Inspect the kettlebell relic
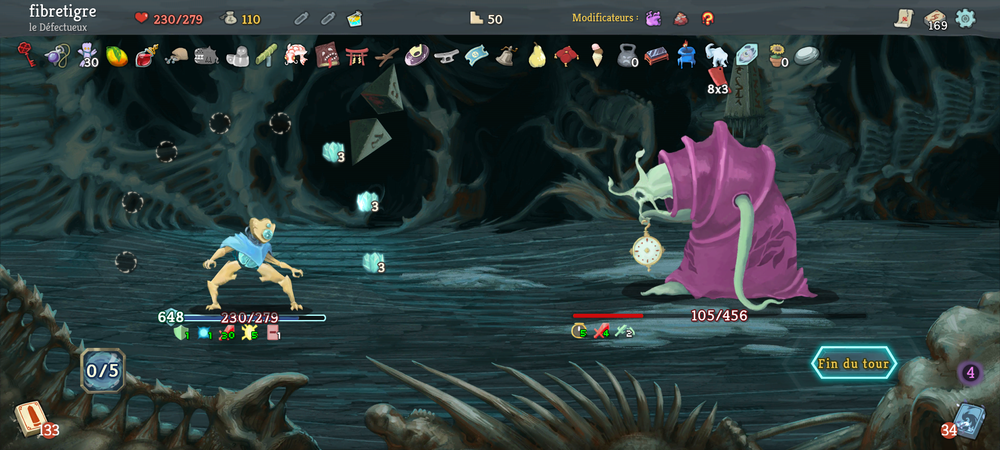The height and width of the screenshot is (450, 1000). 626,55
